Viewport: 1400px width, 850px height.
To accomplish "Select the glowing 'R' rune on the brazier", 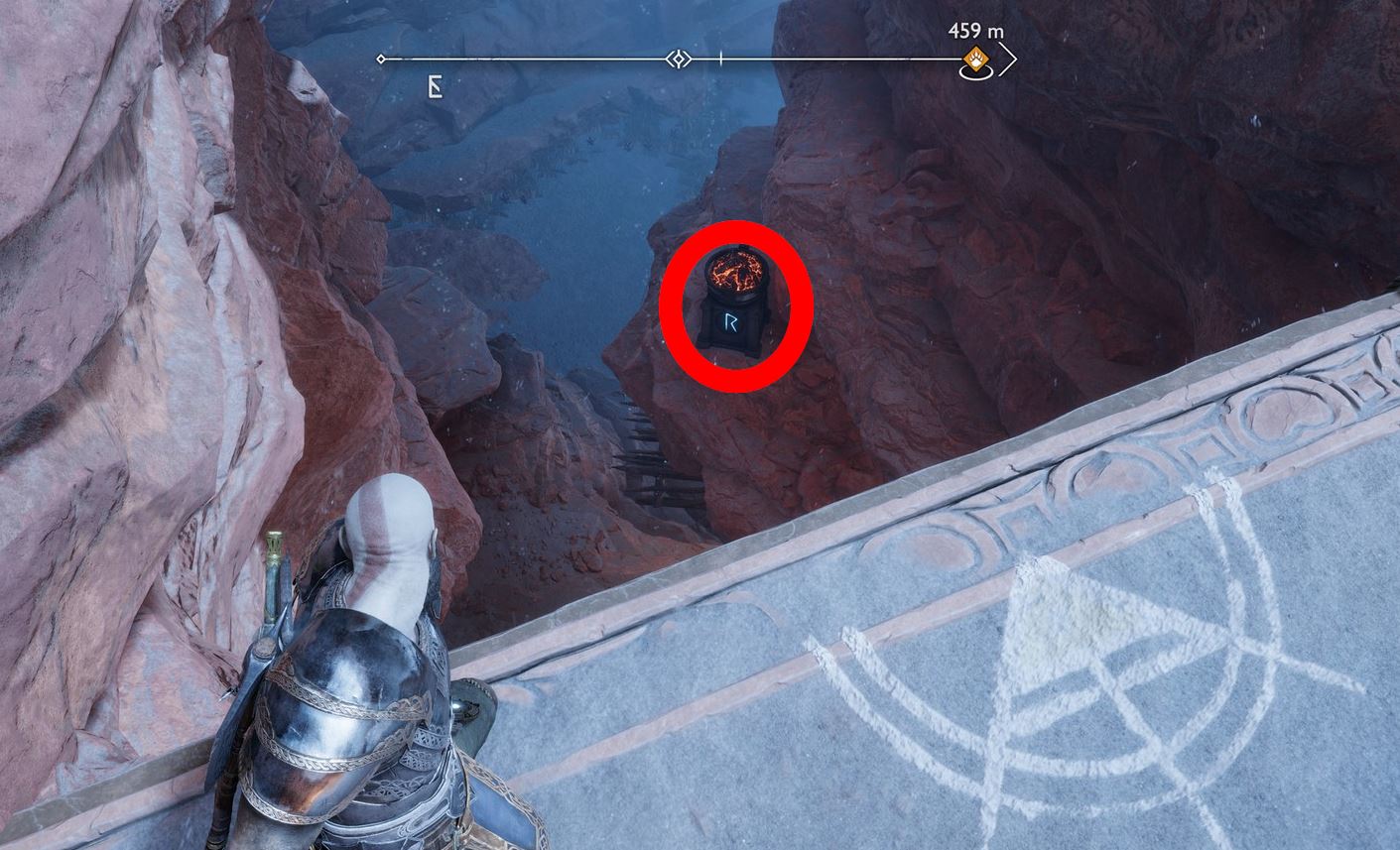I will click(731, 321).
